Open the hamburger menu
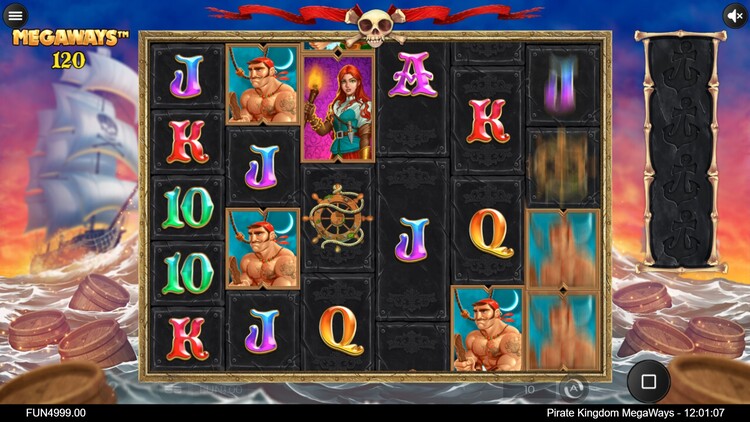Viewport: 750px width, 422px height. (x=15, y=16)
